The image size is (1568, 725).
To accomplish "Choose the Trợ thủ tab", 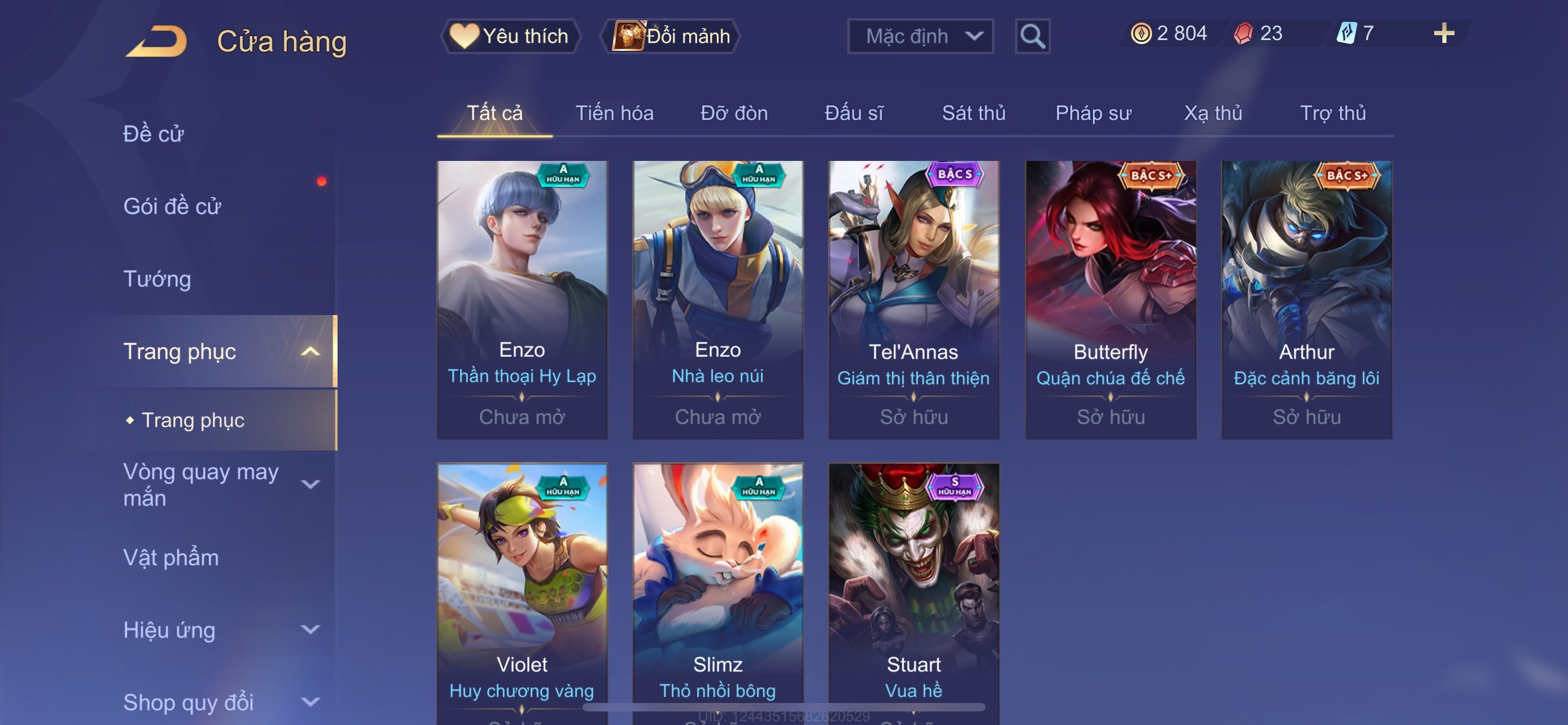I will (1333, 113).
